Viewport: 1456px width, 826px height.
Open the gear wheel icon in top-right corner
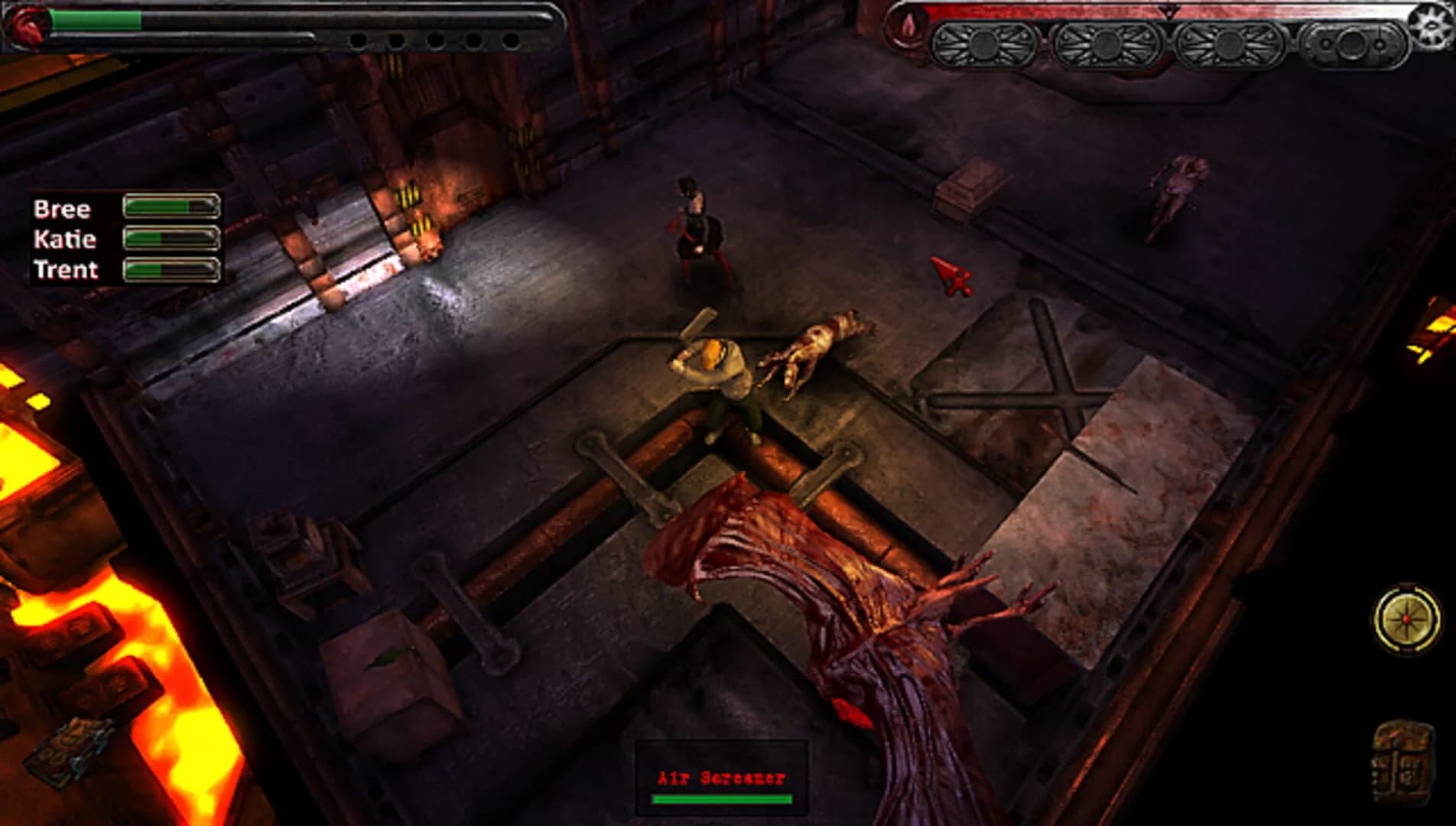point(1432,25)
